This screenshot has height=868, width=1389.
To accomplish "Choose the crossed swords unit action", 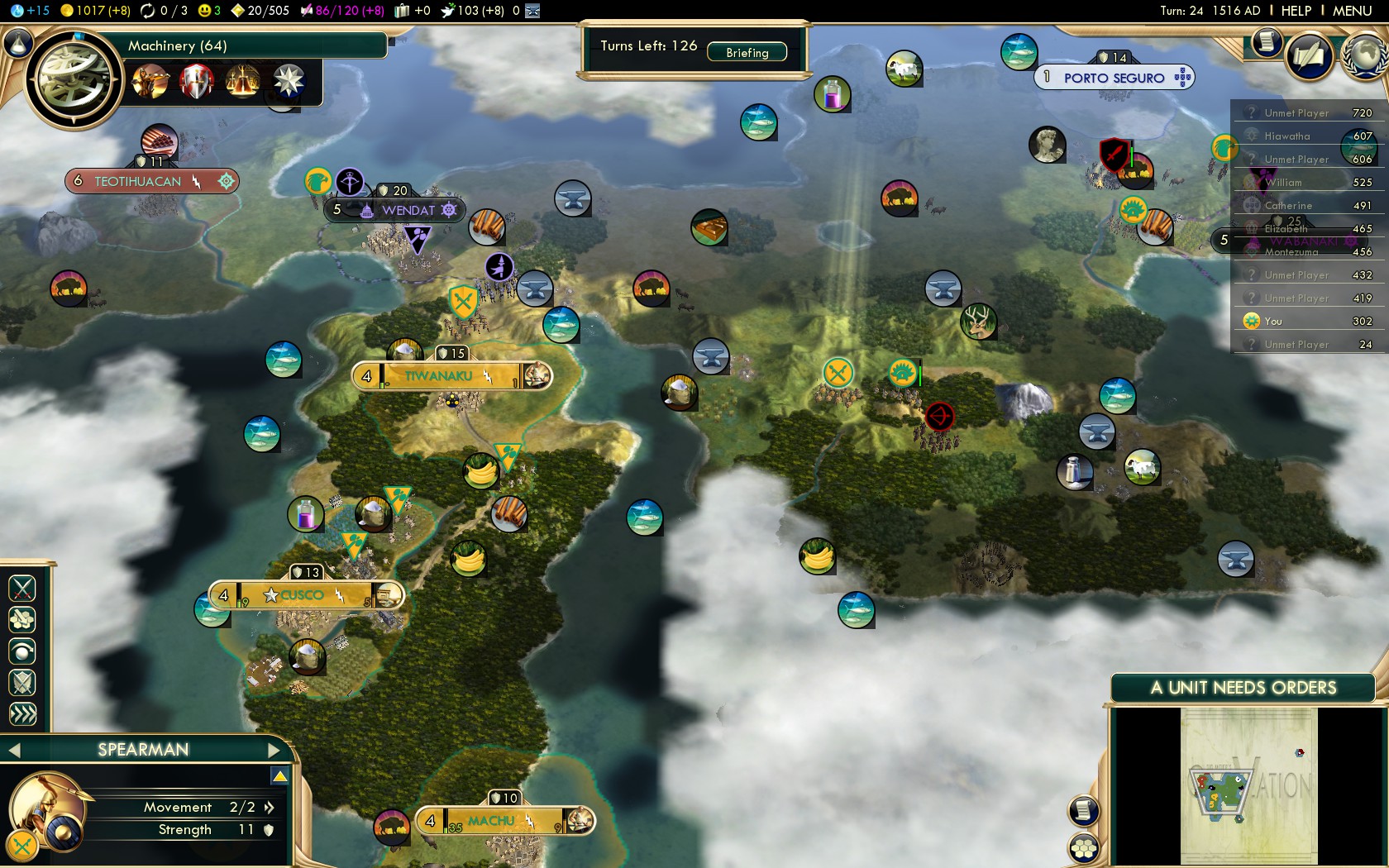I will 22,589.
